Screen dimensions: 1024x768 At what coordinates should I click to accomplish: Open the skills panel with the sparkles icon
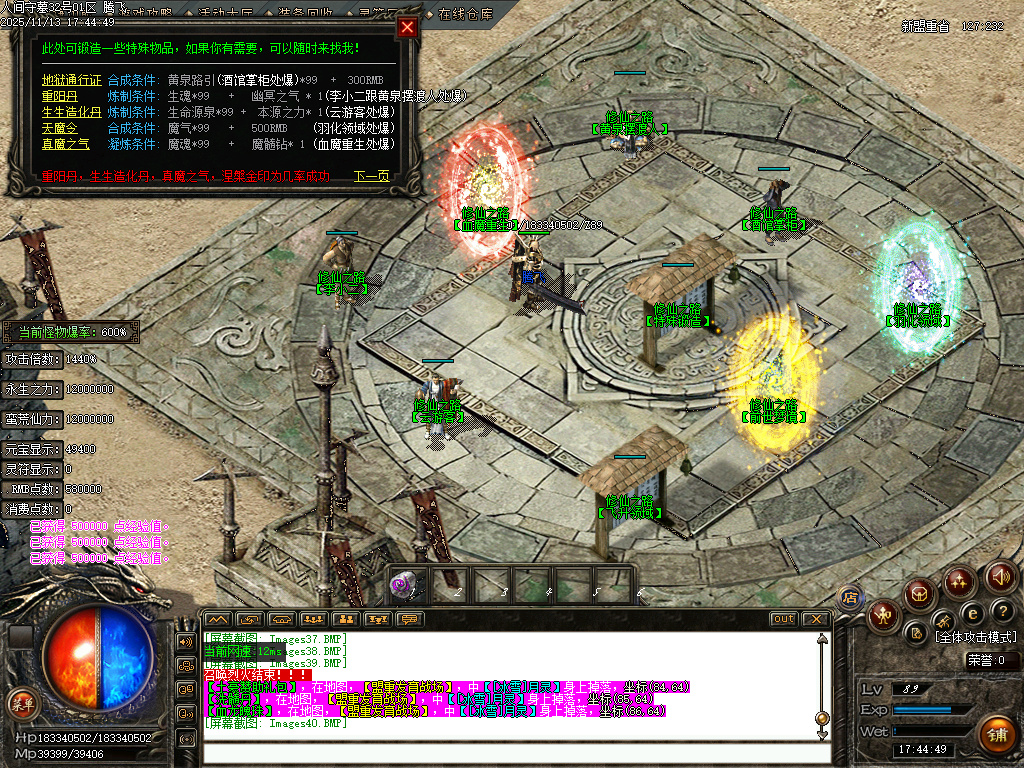click(960, 581)
